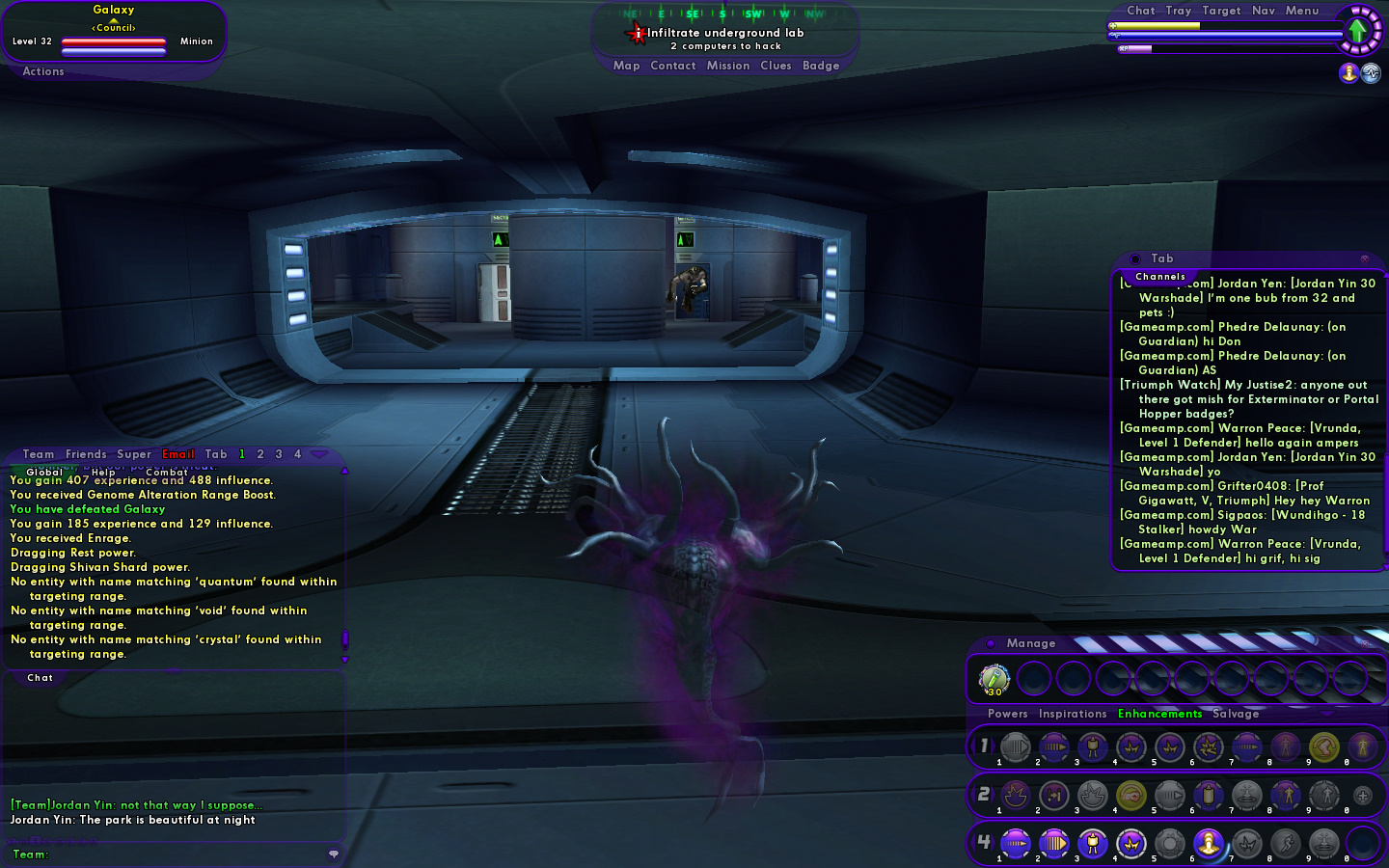Image resolution: width=1389 pixels, height=868 pixels.
Task: Switch to the Friends tab
Action: 86,454
